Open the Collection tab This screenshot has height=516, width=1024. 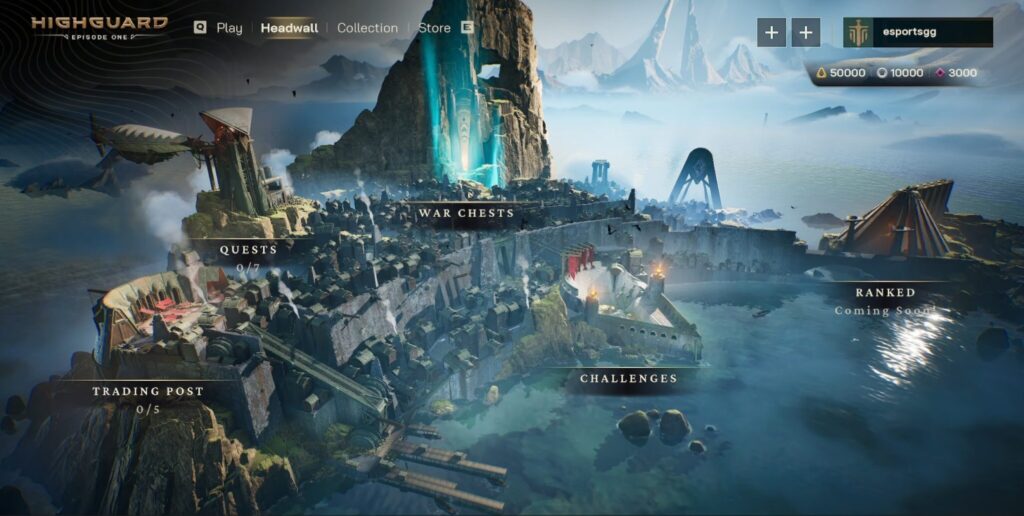pos(367,28)
